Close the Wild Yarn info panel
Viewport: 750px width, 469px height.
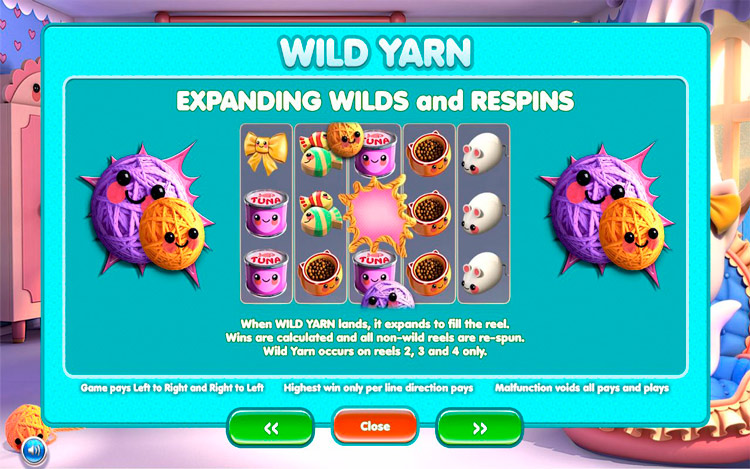coord(375,426)
